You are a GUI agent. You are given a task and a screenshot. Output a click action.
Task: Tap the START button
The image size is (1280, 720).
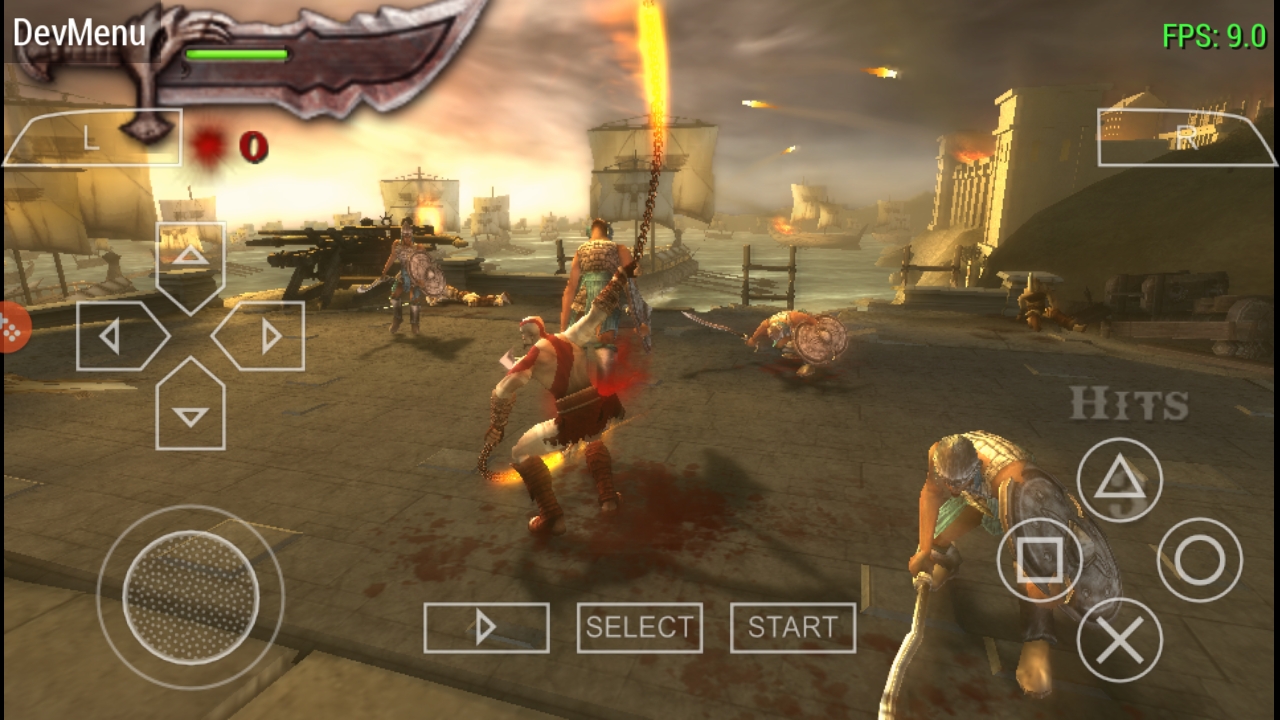(x=793, y=628)
